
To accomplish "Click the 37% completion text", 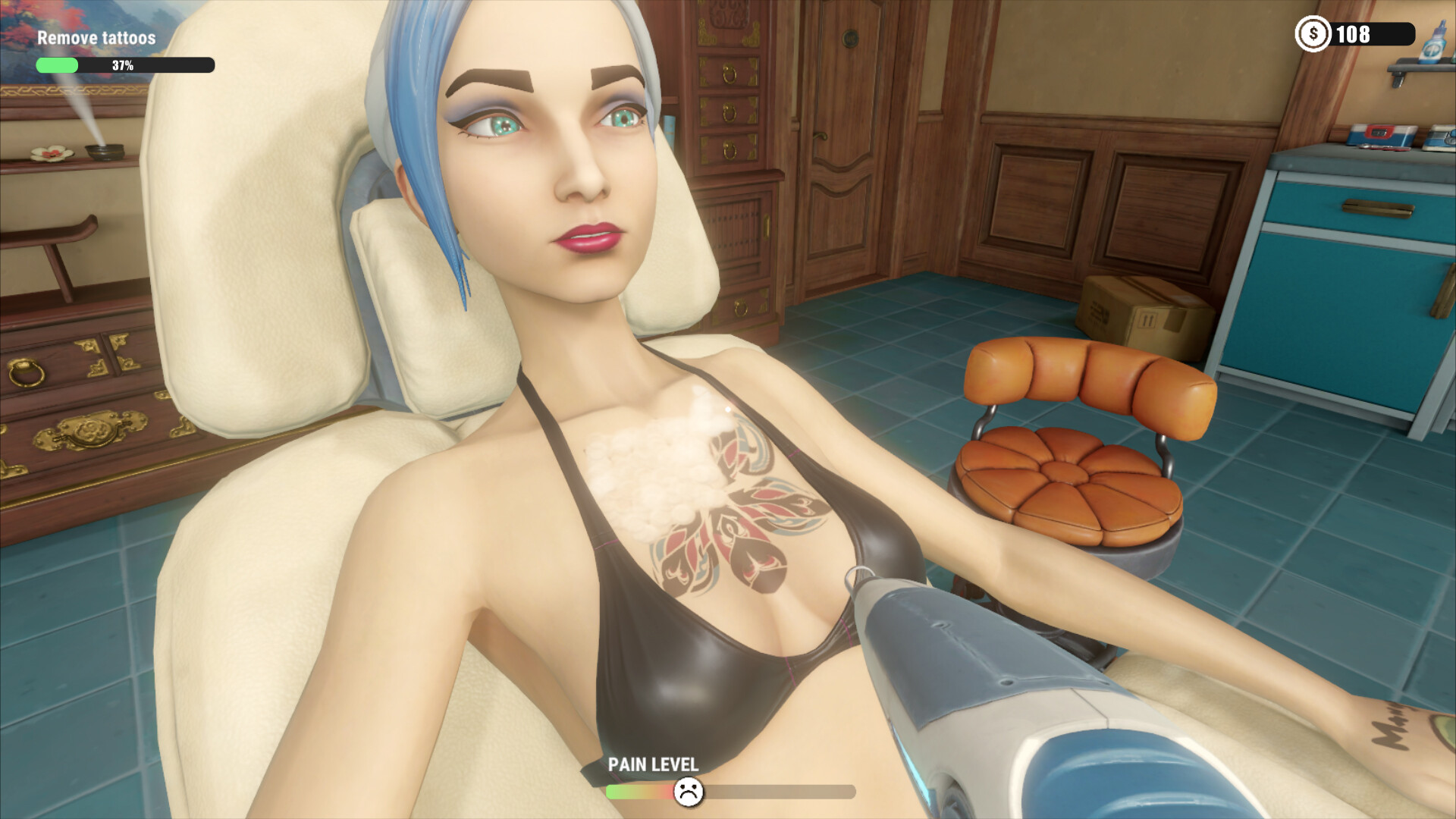I will [x=121, y=67].
